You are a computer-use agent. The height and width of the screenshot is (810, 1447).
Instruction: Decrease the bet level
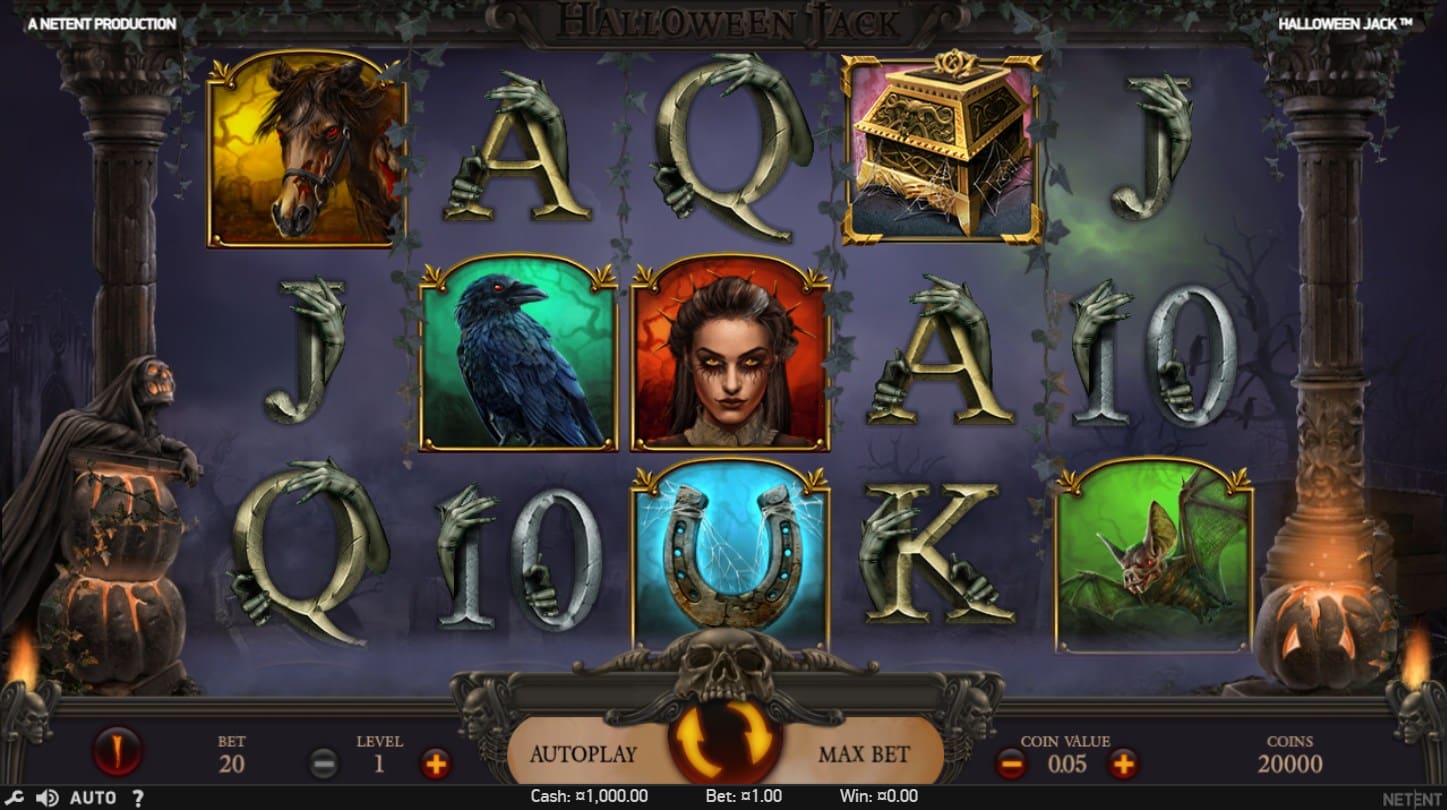click(324, 765)
